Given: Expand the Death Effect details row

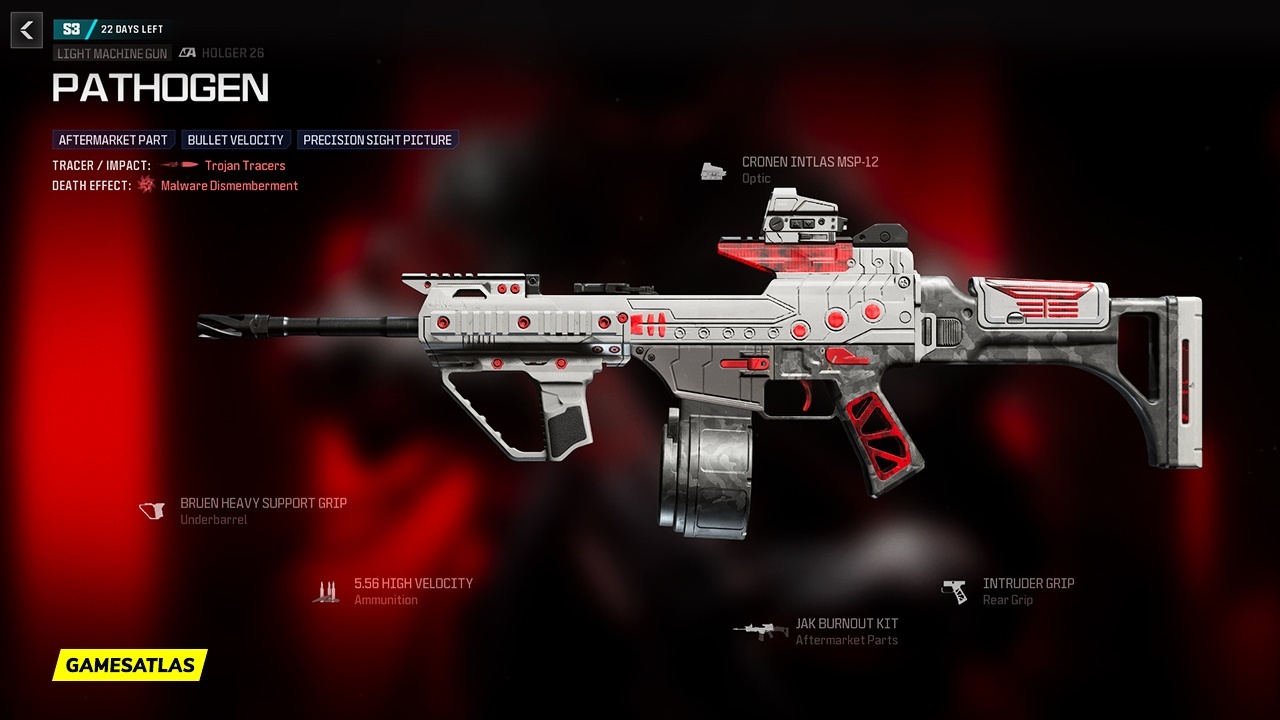Looking at the screenshot, I should click(x=89, y=185).
